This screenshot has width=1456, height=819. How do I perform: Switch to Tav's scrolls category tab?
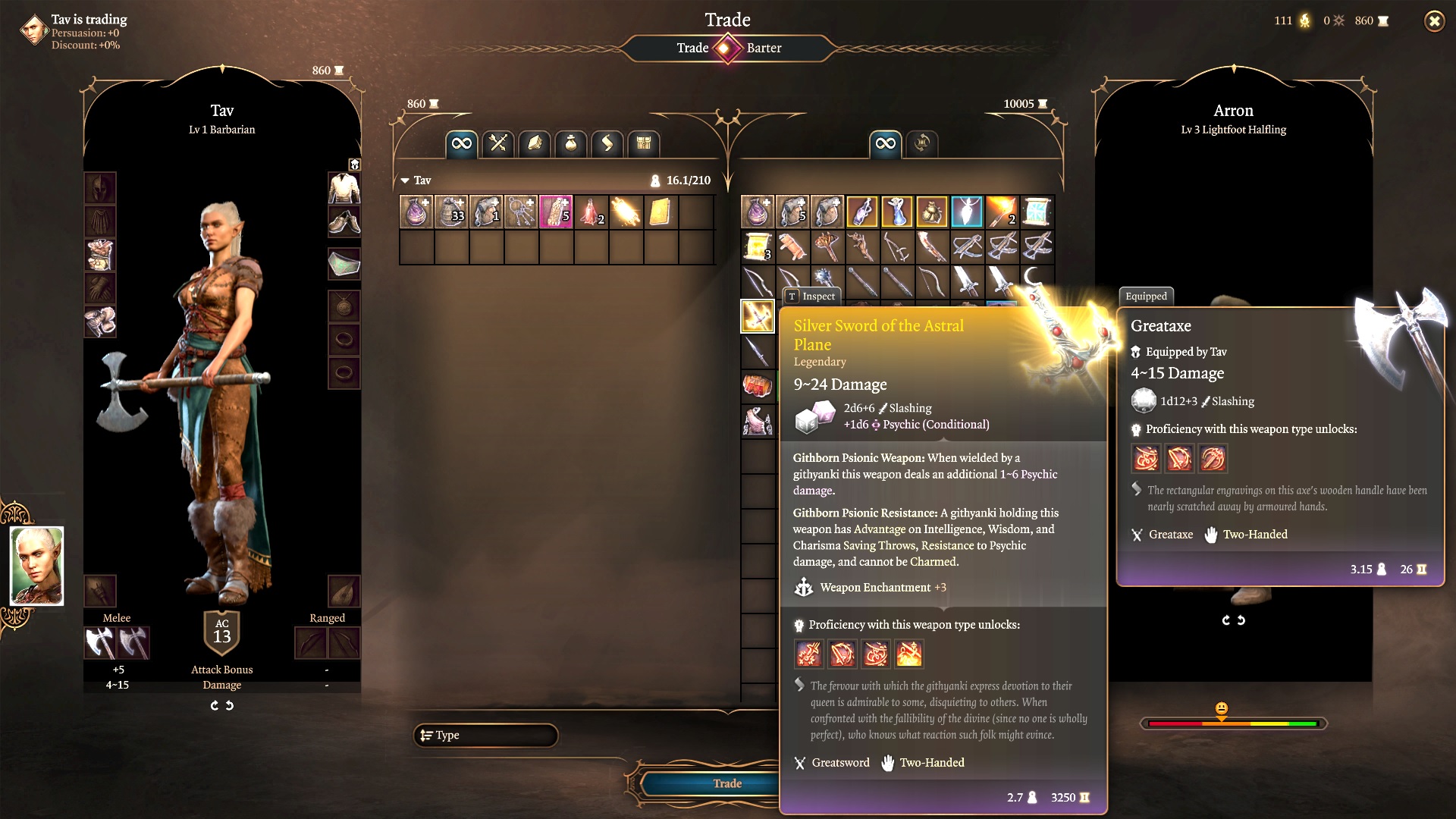click(x=607, y=143)
